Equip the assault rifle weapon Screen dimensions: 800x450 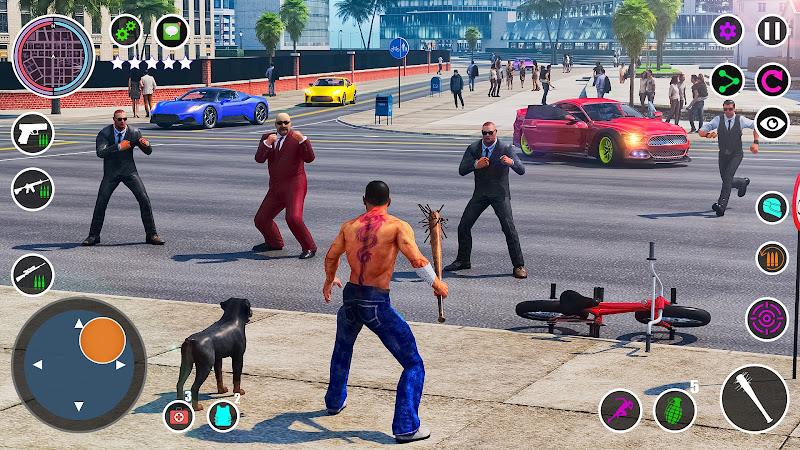tap(32, 189)
